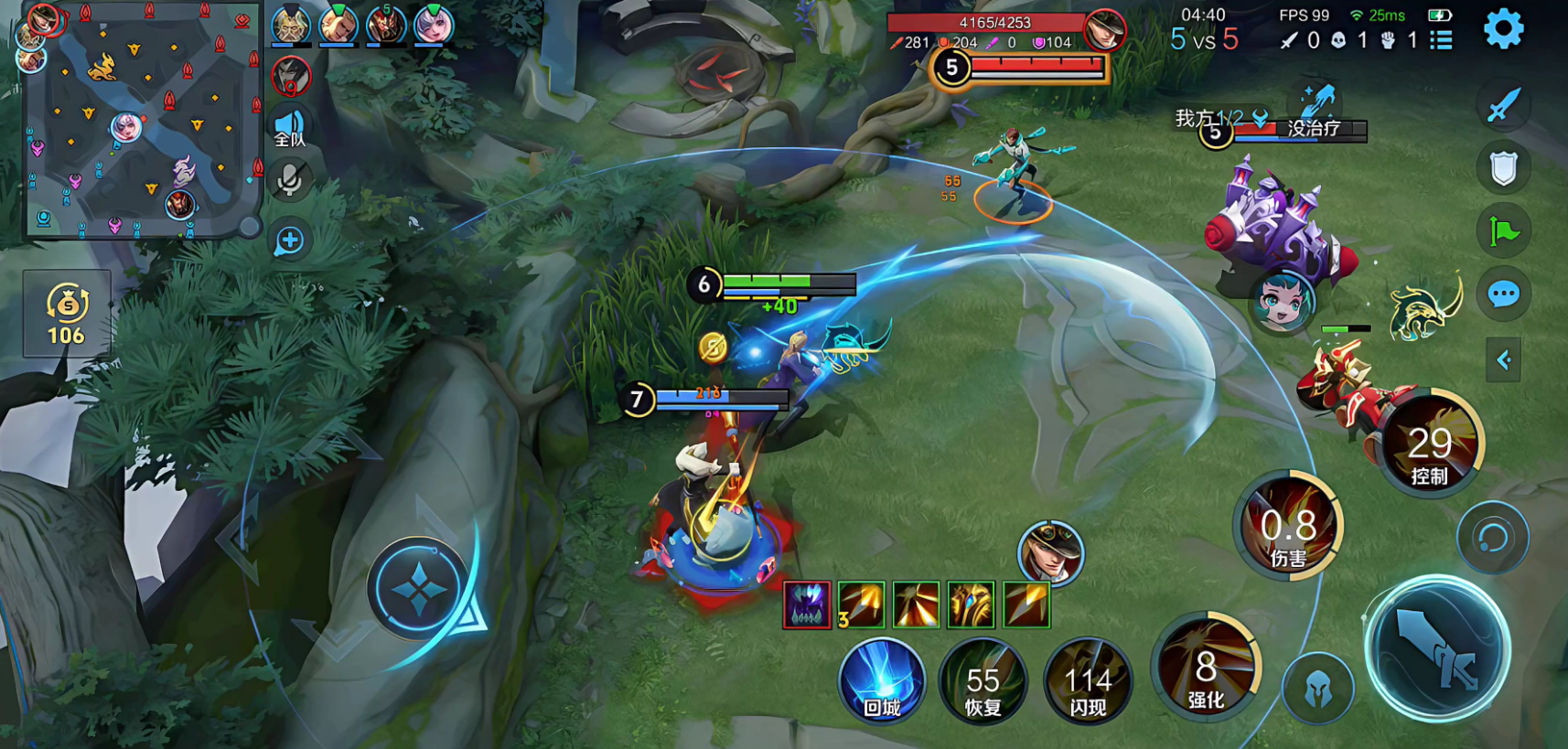The height and width of the screenshot is (749, 1568).
Task: Open the scoreboard list icon
Action: 1442,40
